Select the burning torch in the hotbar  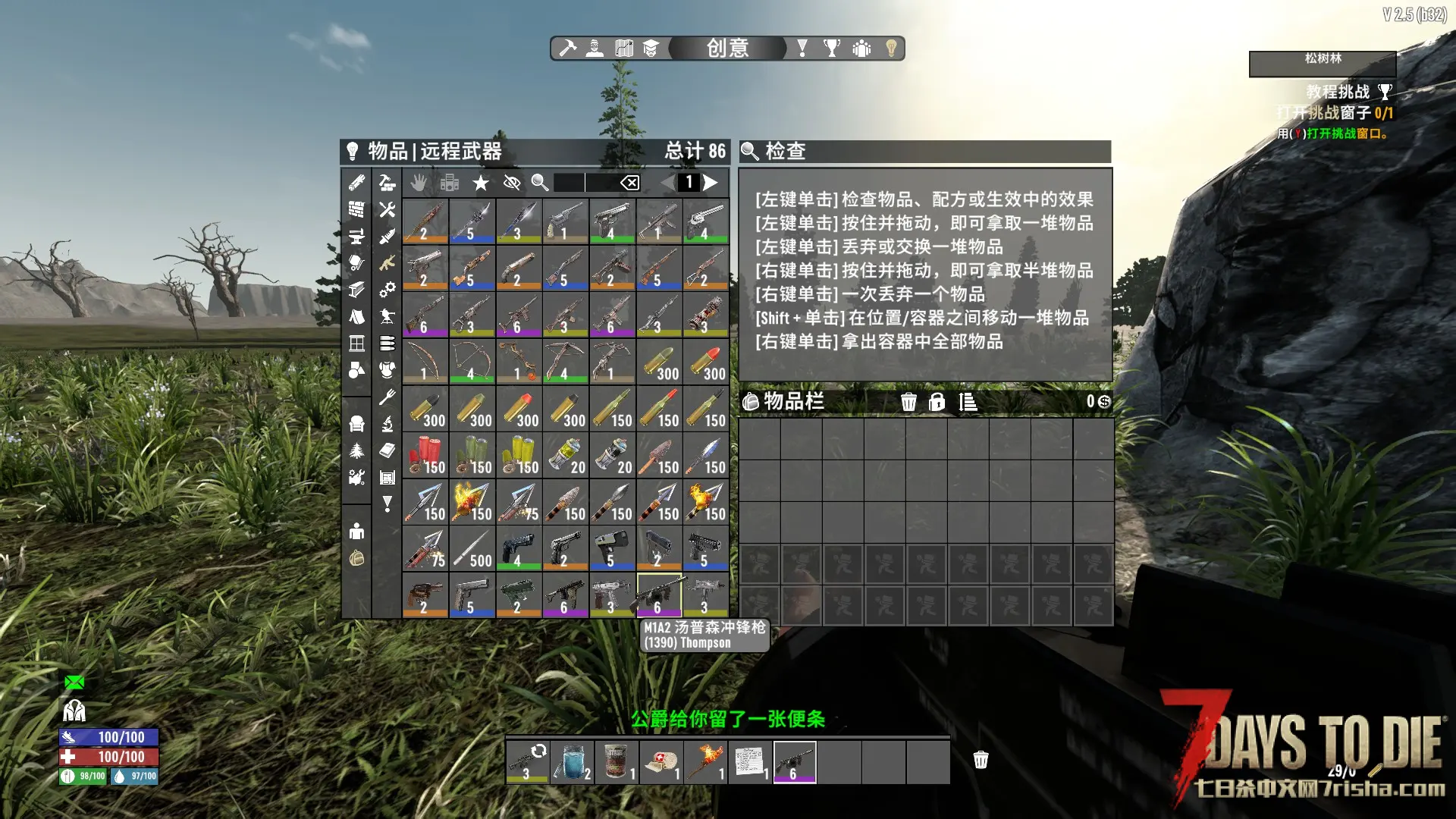tap(705, 762)
